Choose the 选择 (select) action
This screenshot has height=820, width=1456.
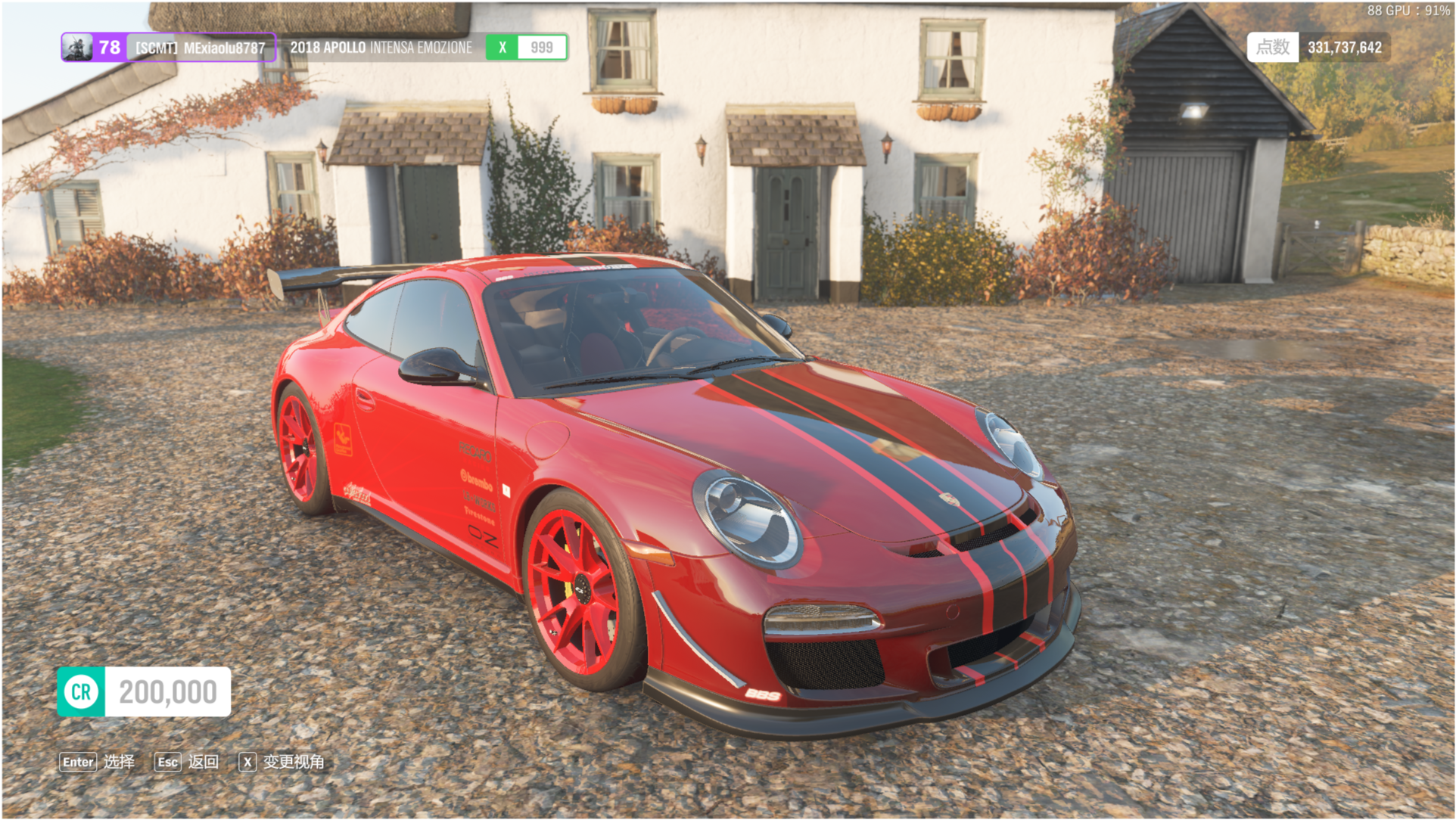point(98,762)
